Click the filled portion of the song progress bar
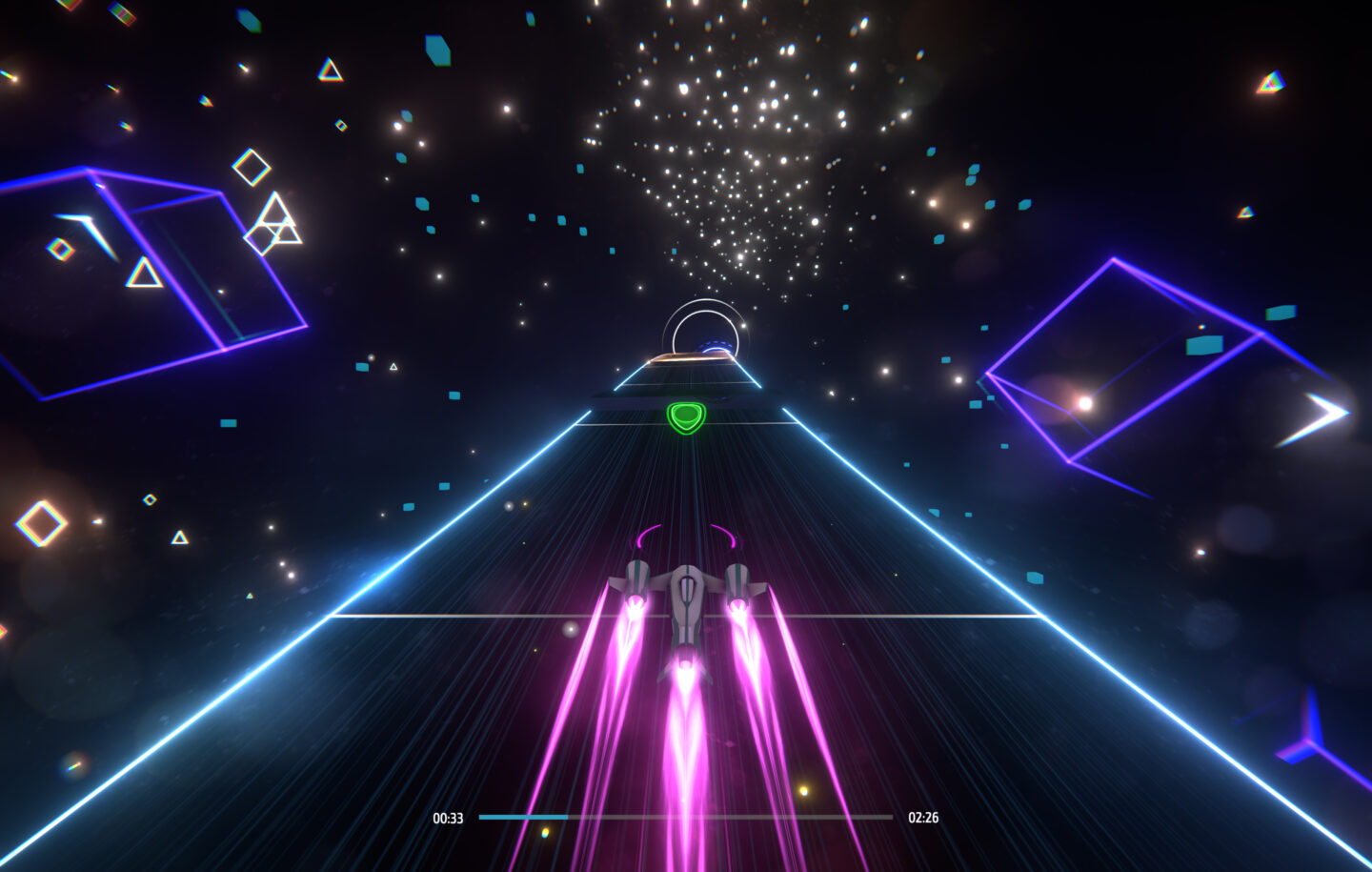1372x872 pixels. click(524, 817)
